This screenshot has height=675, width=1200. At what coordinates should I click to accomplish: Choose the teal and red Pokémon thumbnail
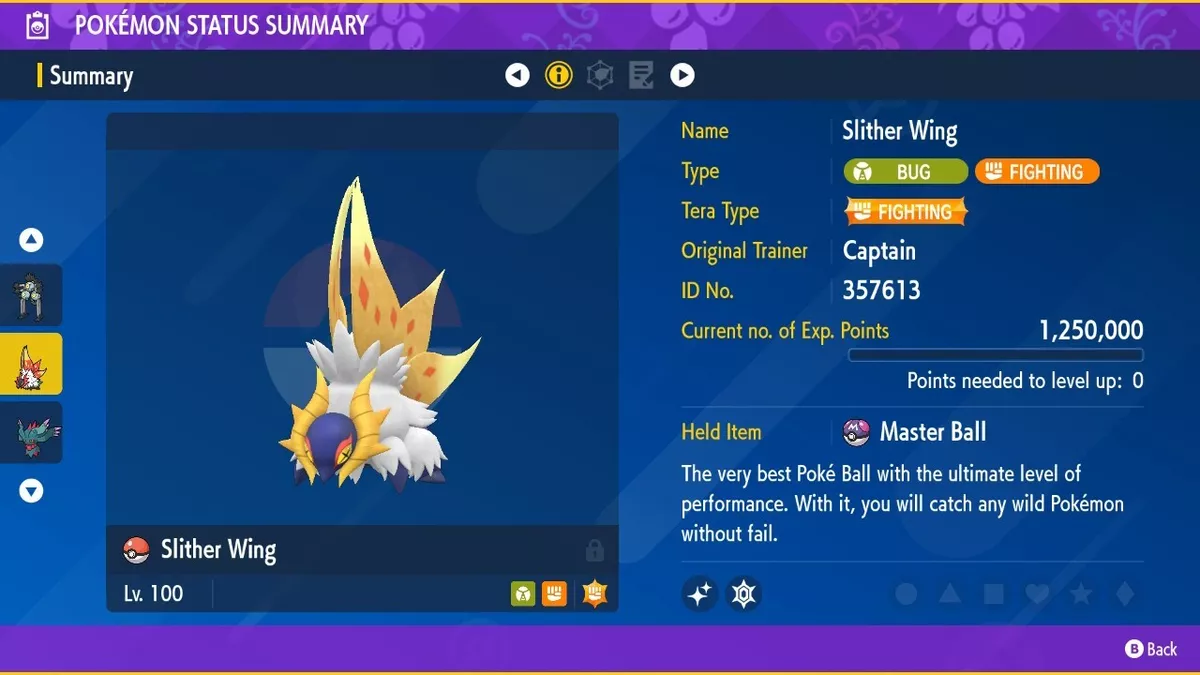[31, 433]
